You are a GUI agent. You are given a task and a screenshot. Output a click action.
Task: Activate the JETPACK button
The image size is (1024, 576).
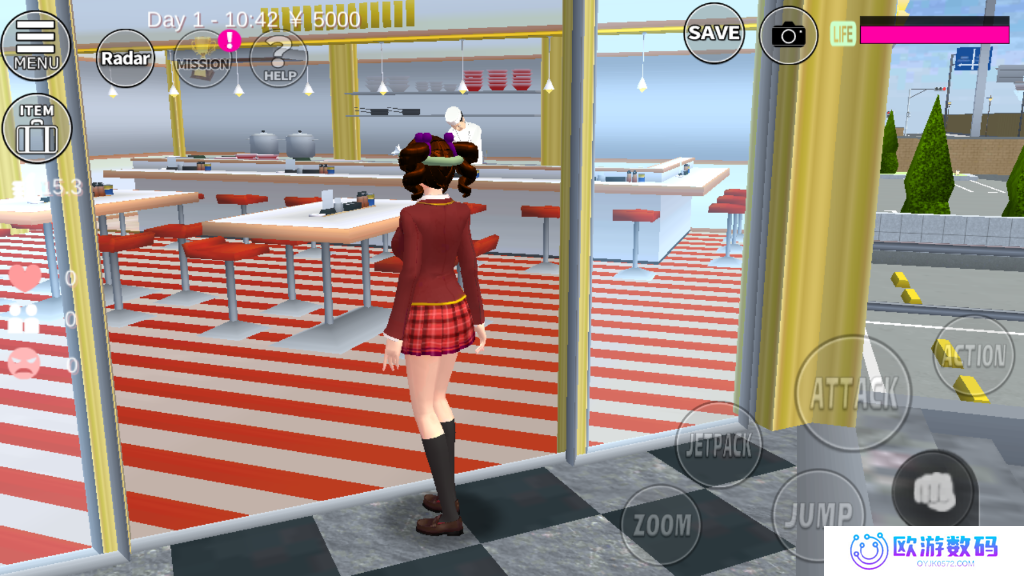point(719,444)
